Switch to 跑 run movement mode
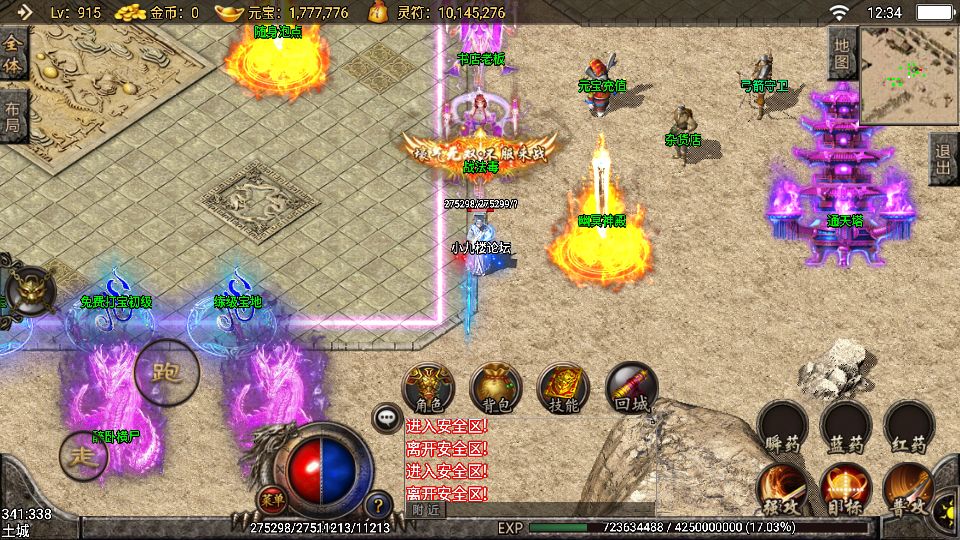The width and height of the screenshot is (960, 540). 166,372
